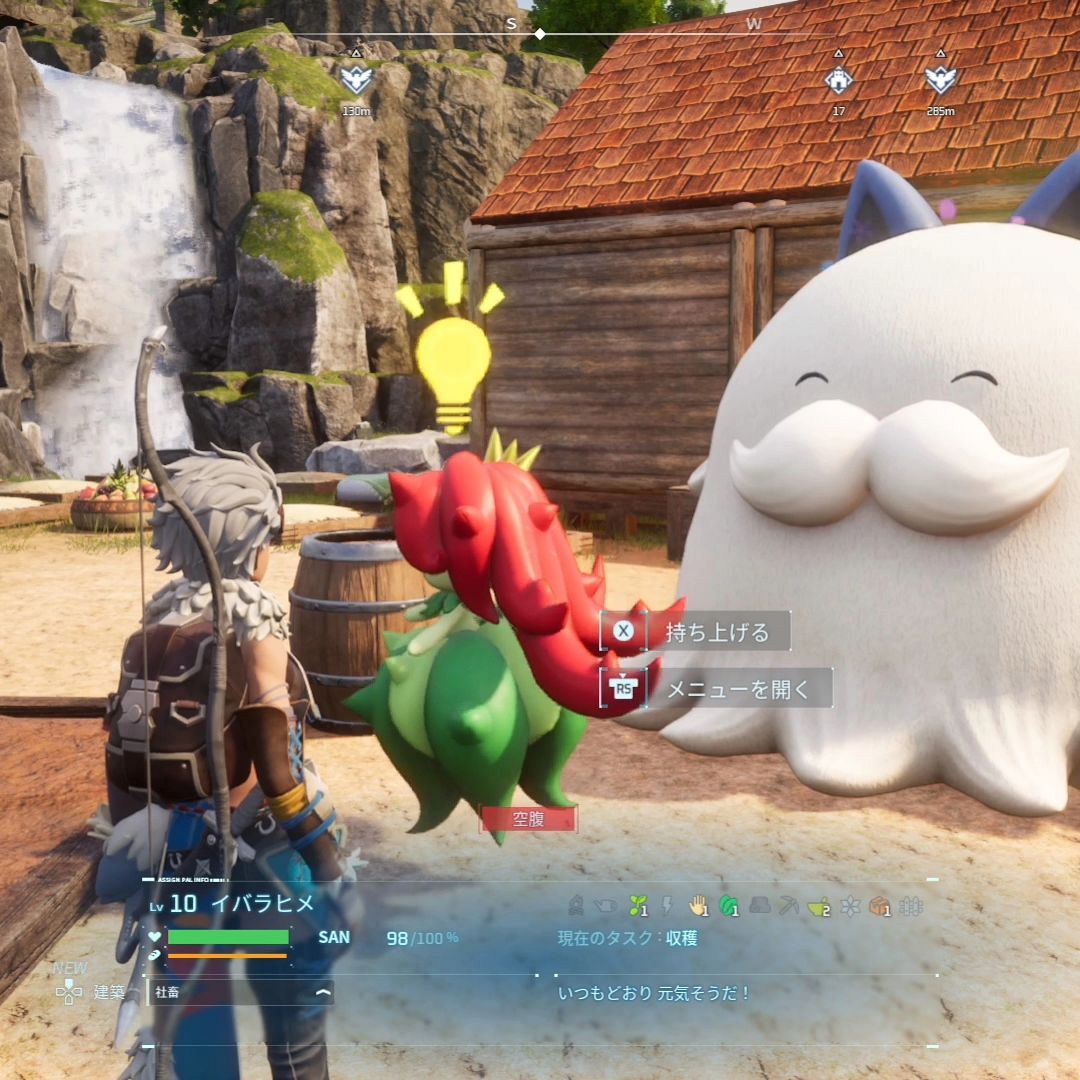Image resolution: width=1080 pixels, height=1080 pixels.
Task: Choose the メニューを開く (open menu) option
Action: point(736,689)
